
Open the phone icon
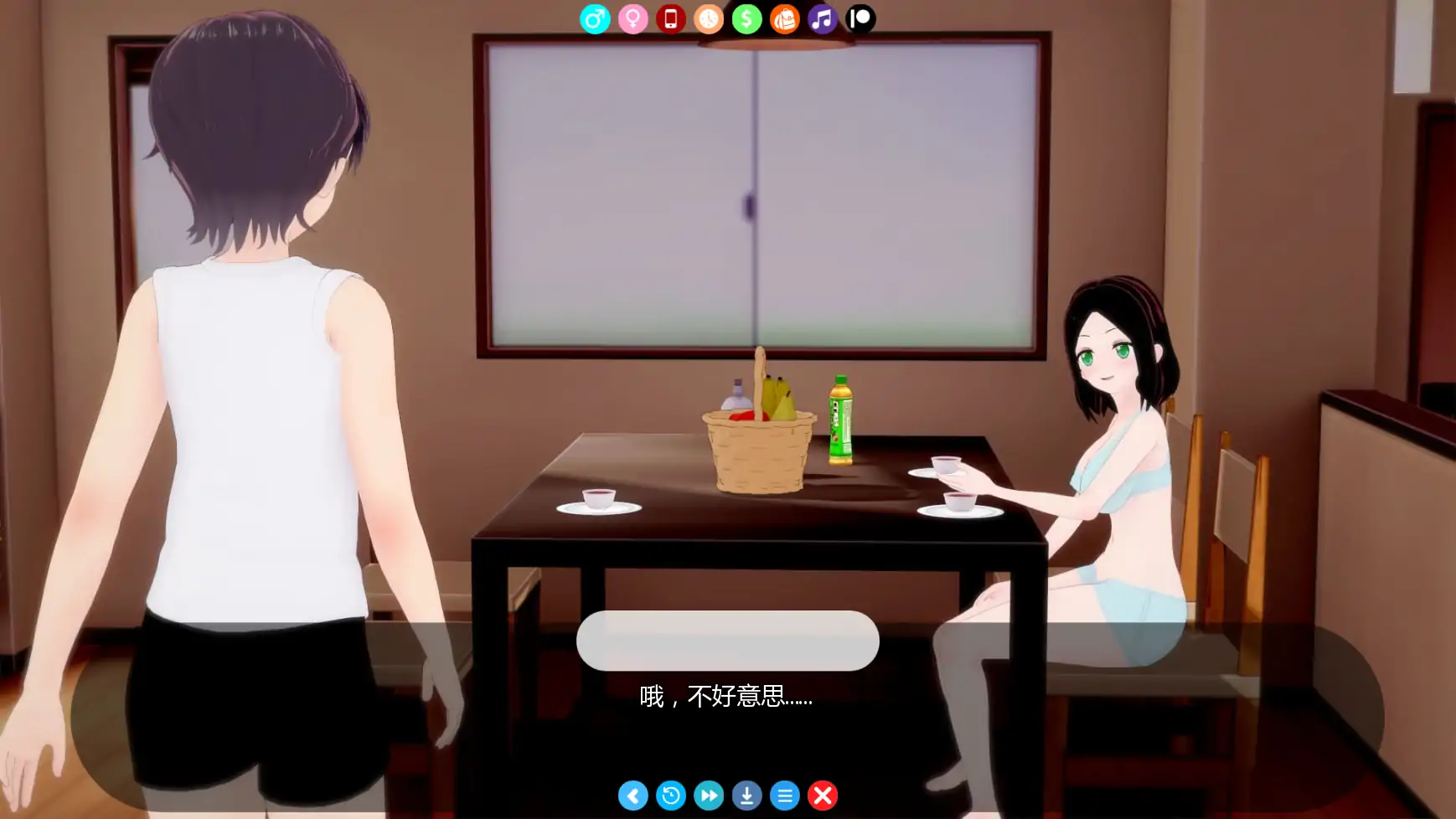[671, 18]
